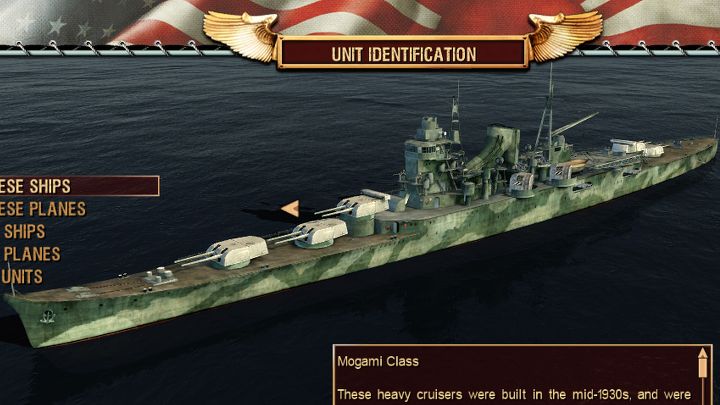Open the Units category entry
Screen dimensions: 720x405
tap(22, 276)
